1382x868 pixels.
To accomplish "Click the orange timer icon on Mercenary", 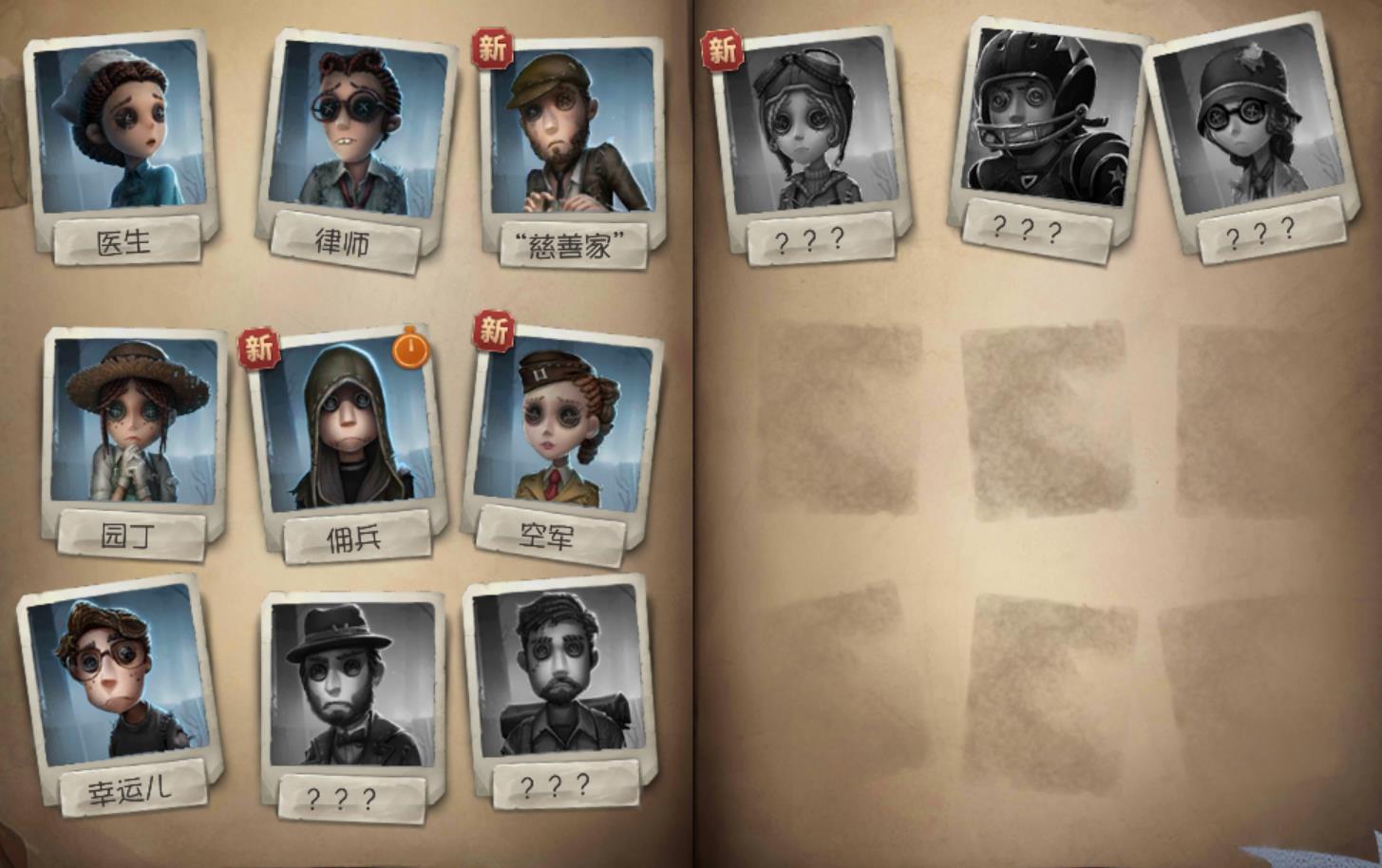I will click(x=410, y=349).
